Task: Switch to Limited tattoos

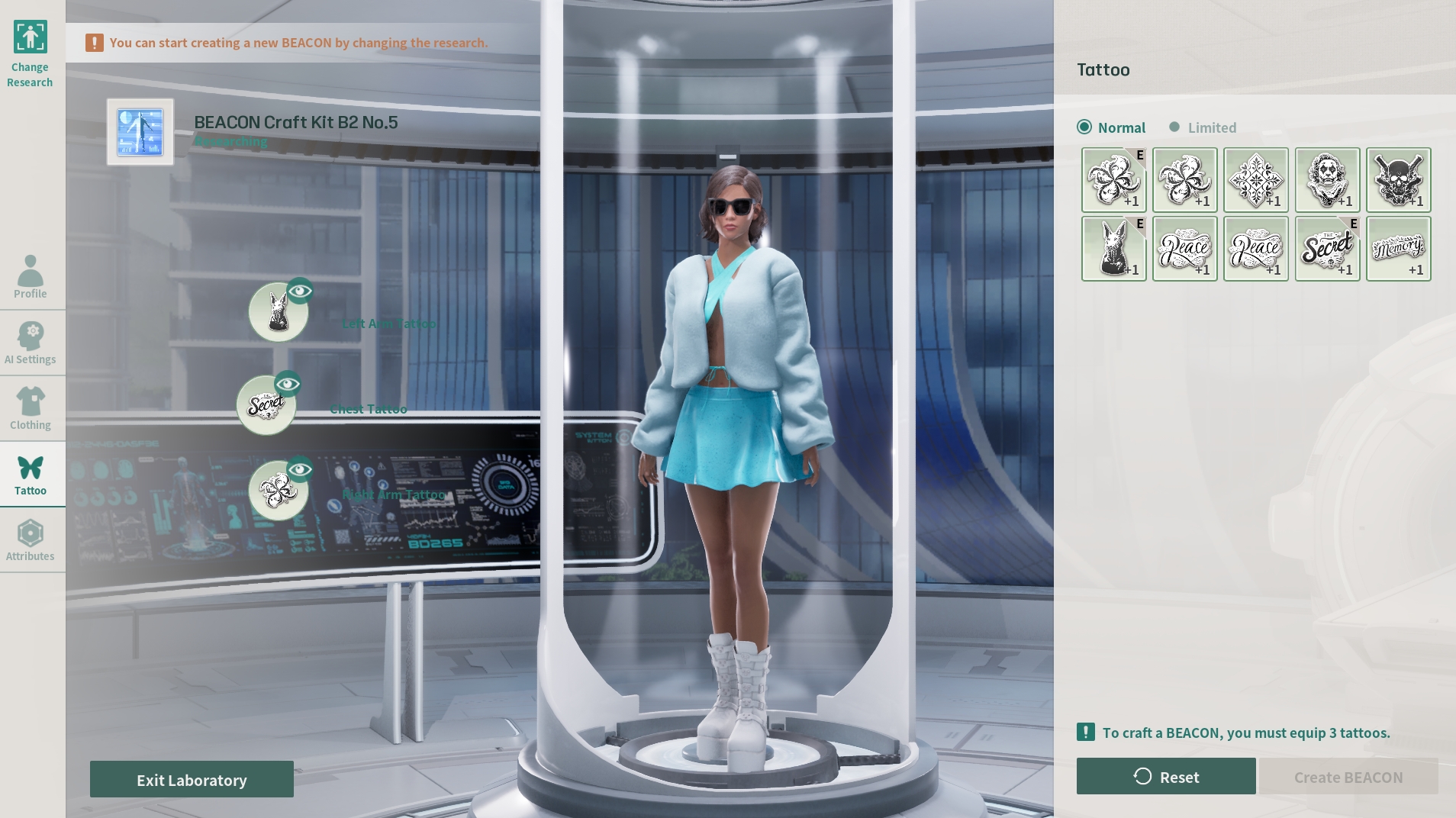Action: point(1203,127)
